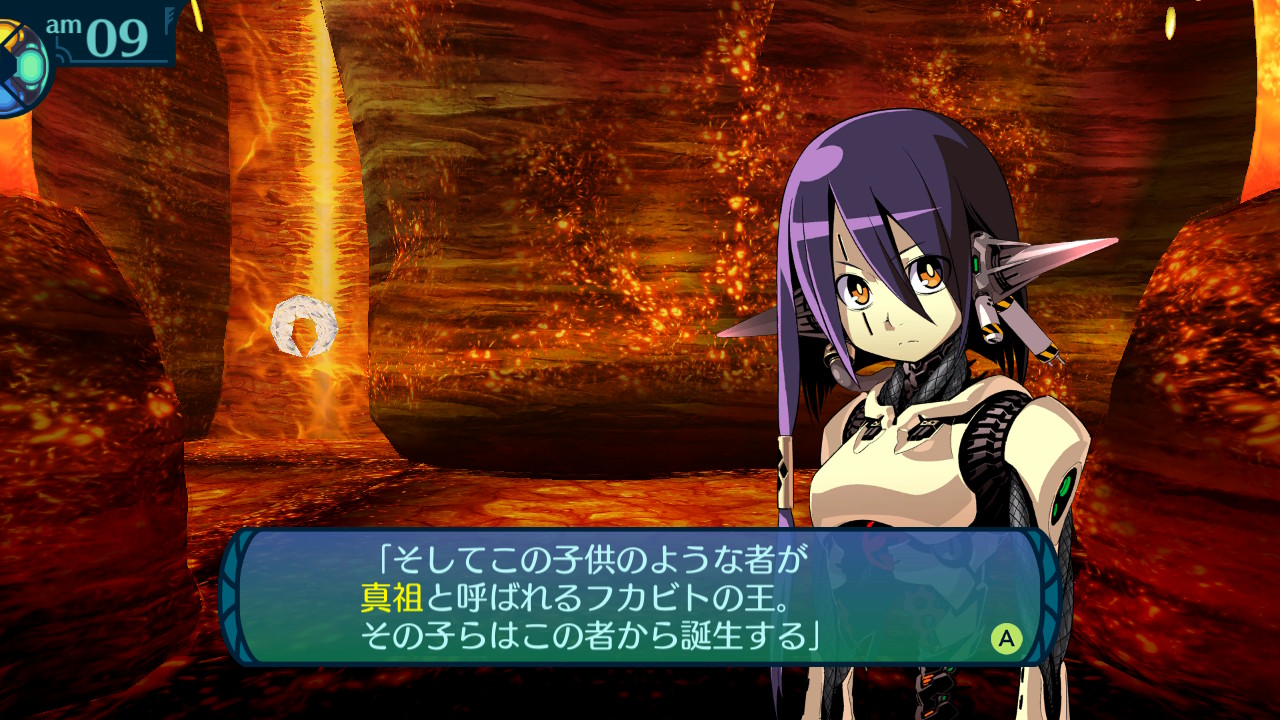The width and height of the screenshot is (1280, 720).
Task: Click the round time-dial icon beside am 09
Action: click(x=20, y=66)
